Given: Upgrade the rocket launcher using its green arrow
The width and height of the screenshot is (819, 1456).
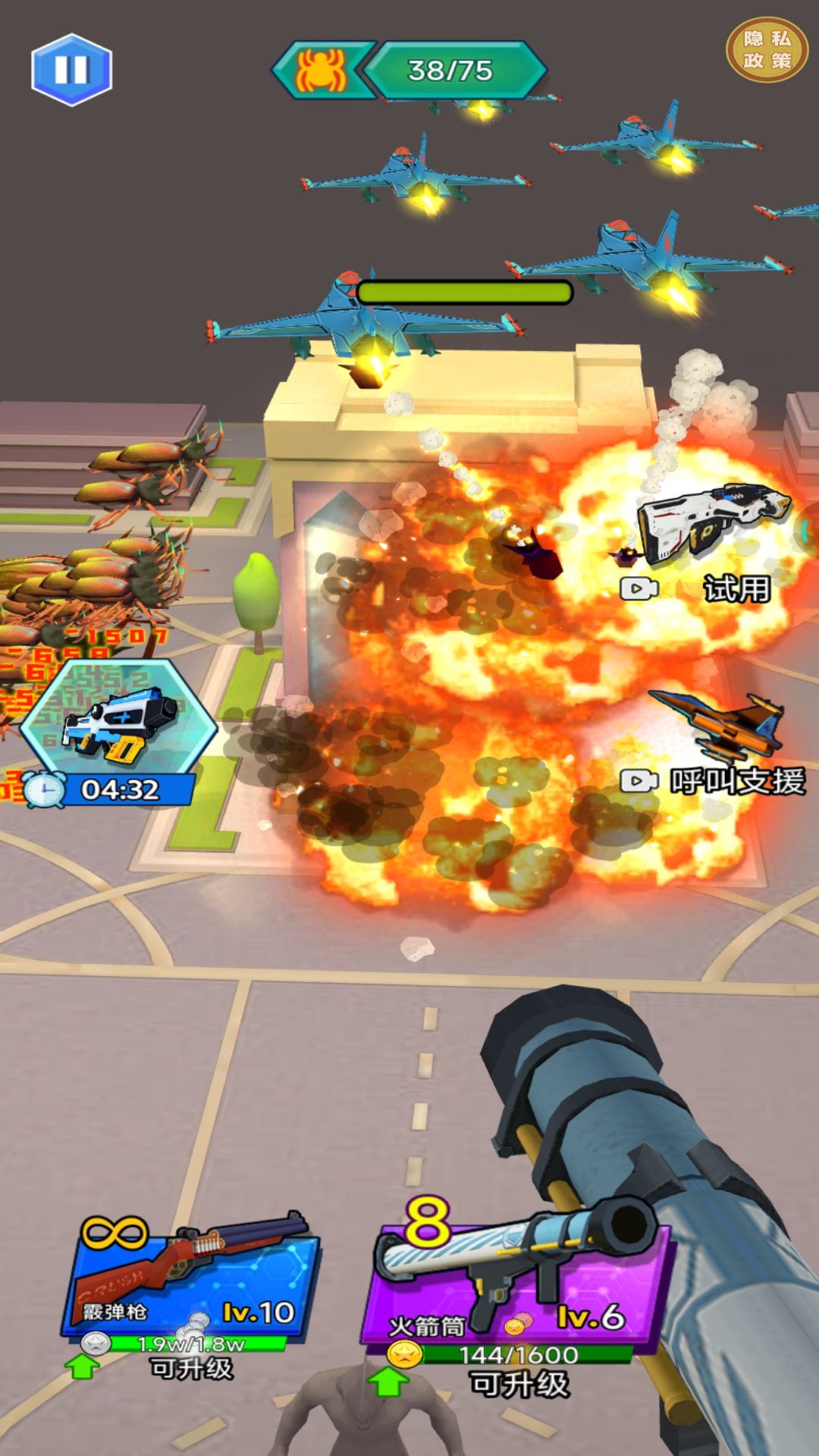Looking at the screenshot, I should coord(388,1382).
